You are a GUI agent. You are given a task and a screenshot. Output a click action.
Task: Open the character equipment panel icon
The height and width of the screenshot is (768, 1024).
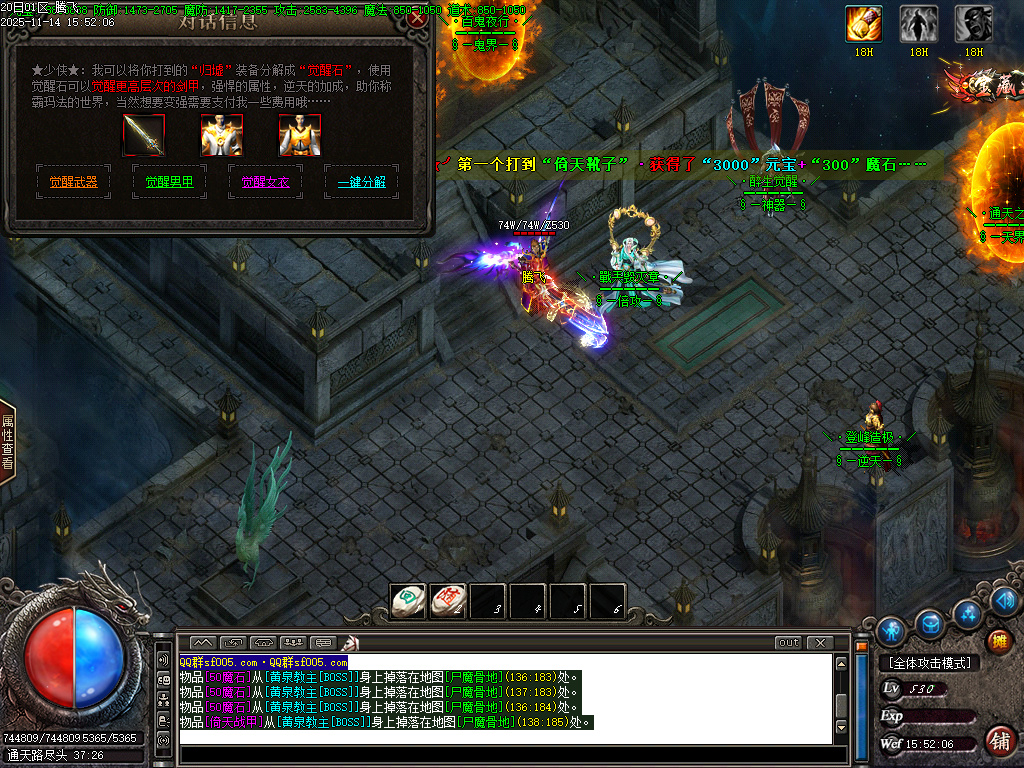click(x=891, y=631)
